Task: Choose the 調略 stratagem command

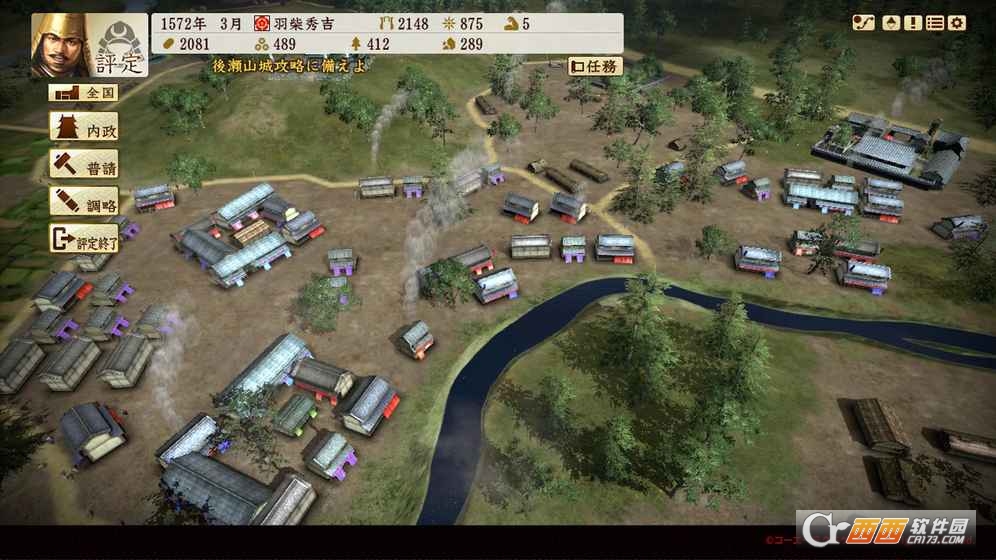Action: [83, 201]
